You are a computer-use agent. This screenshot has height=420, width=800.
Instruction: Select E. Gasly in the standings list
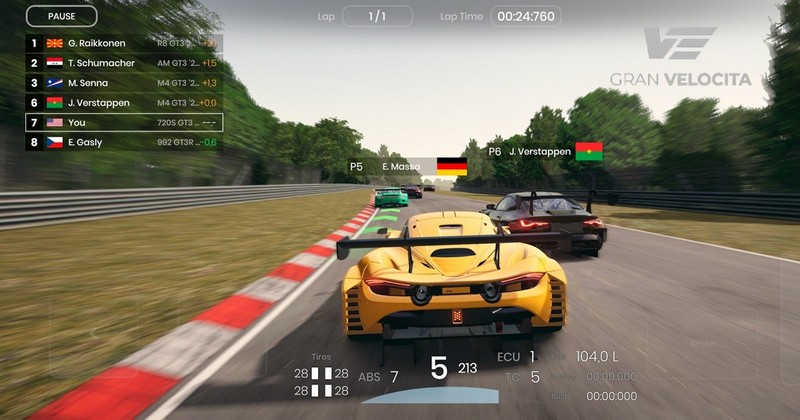pos(124,142)
